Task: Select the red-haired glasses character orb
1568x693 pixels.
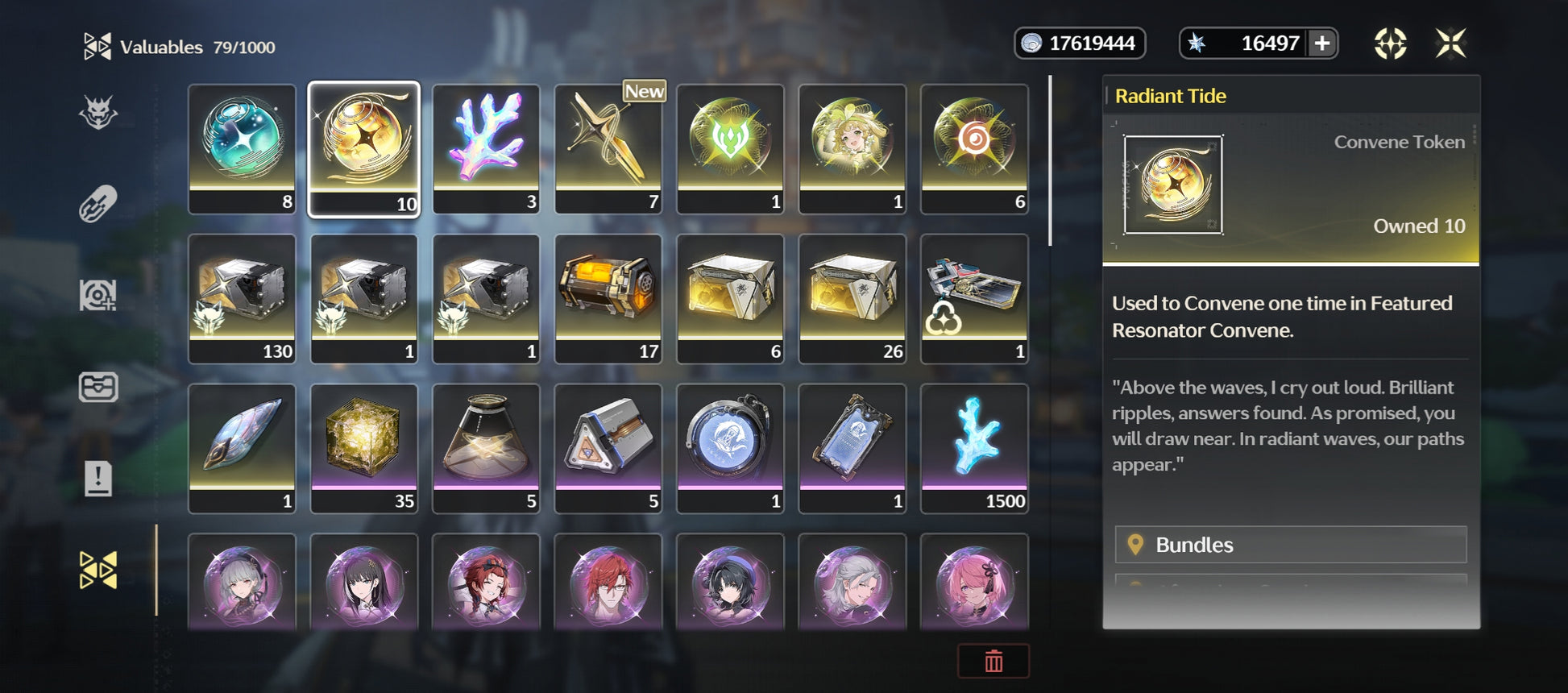Action: [x=608, y=583]
